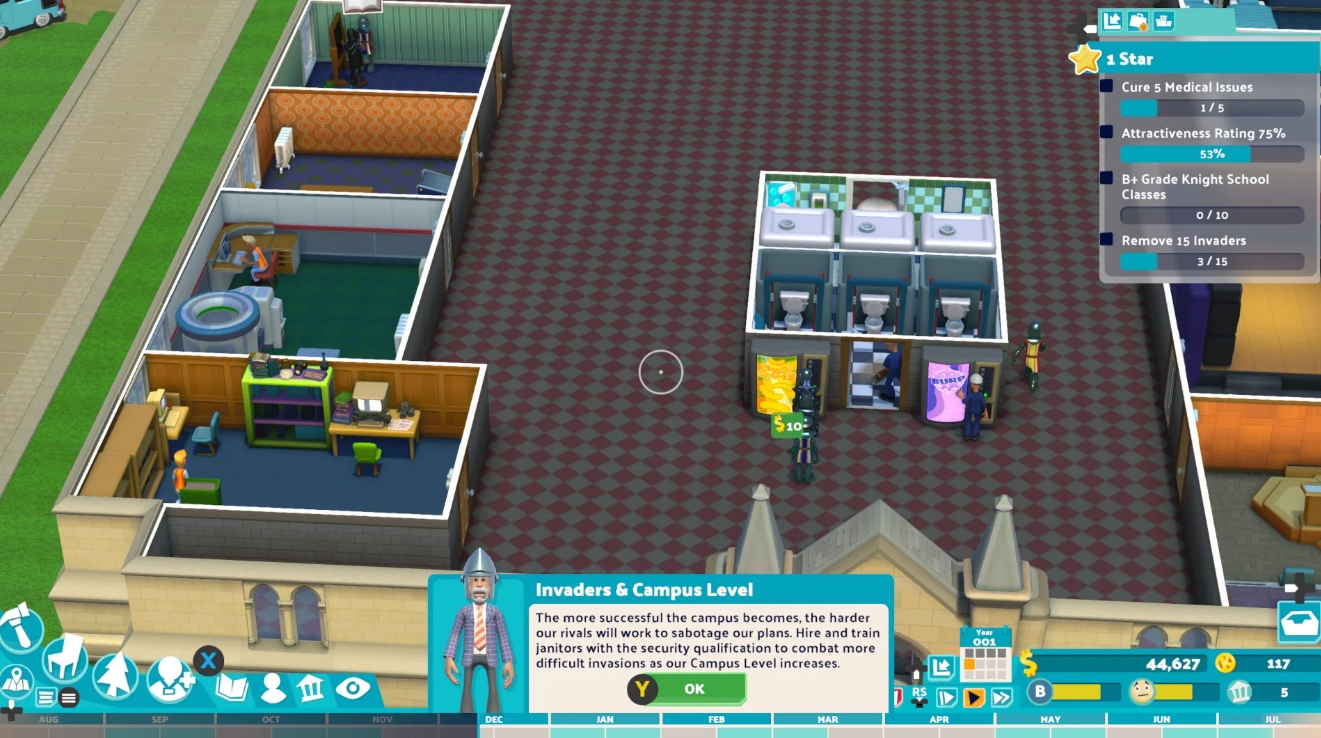Select the tree outdoor decoration tool
The width and height of the screenshot is (1321, 738).
(x=115, y=675)
